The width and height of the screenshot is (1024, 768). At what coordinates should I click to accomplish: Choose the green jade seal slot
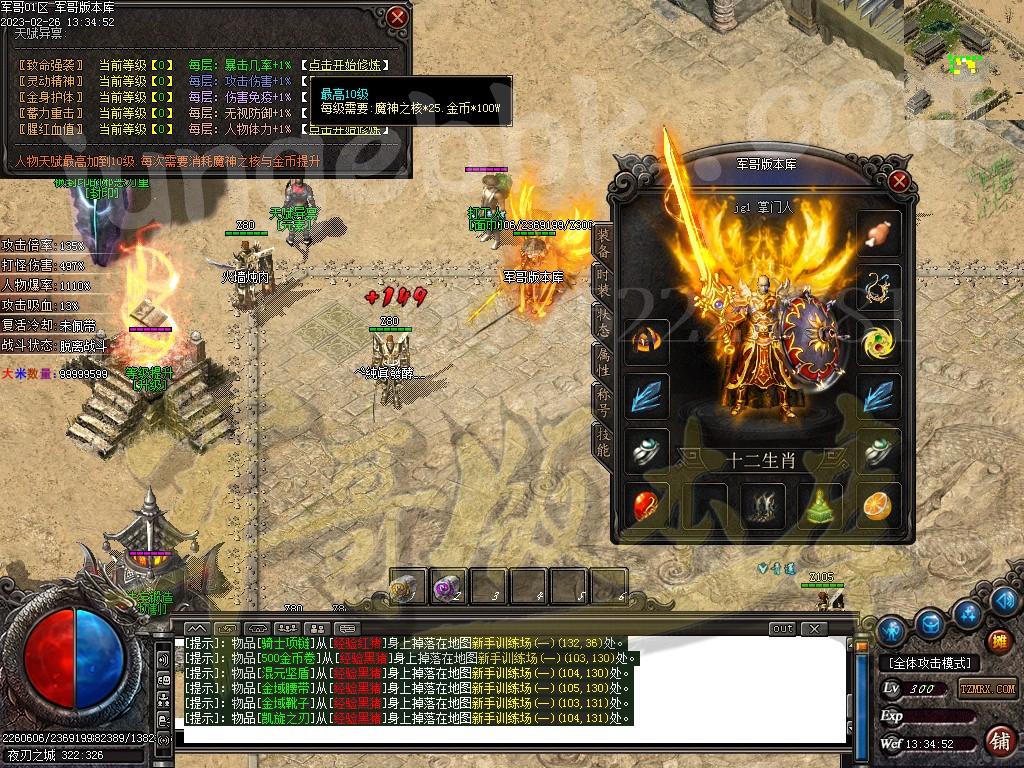click(822, 505)
